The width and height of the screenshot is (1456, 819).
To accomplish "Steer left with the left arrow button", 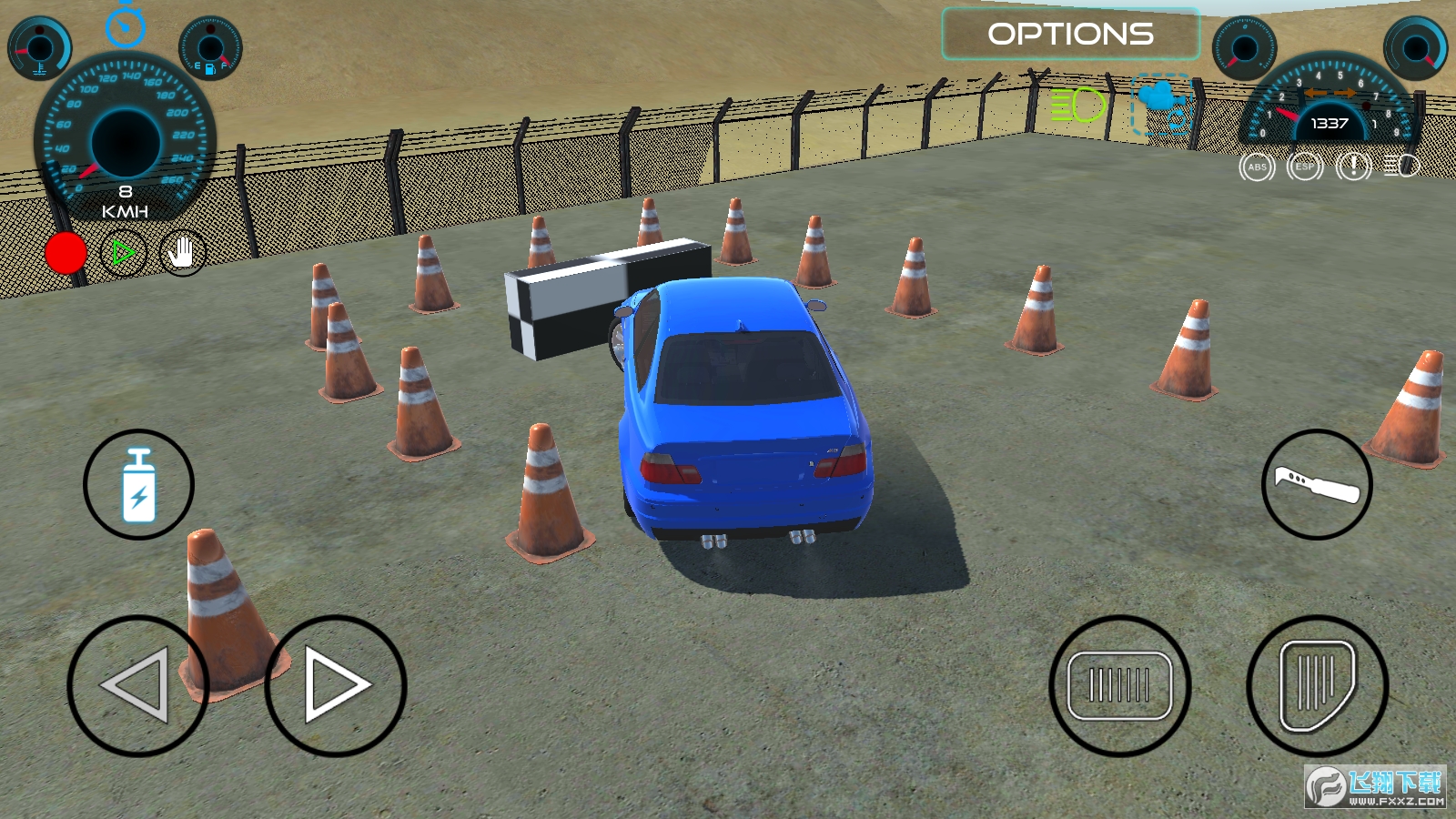I will [x=137, y=685].
